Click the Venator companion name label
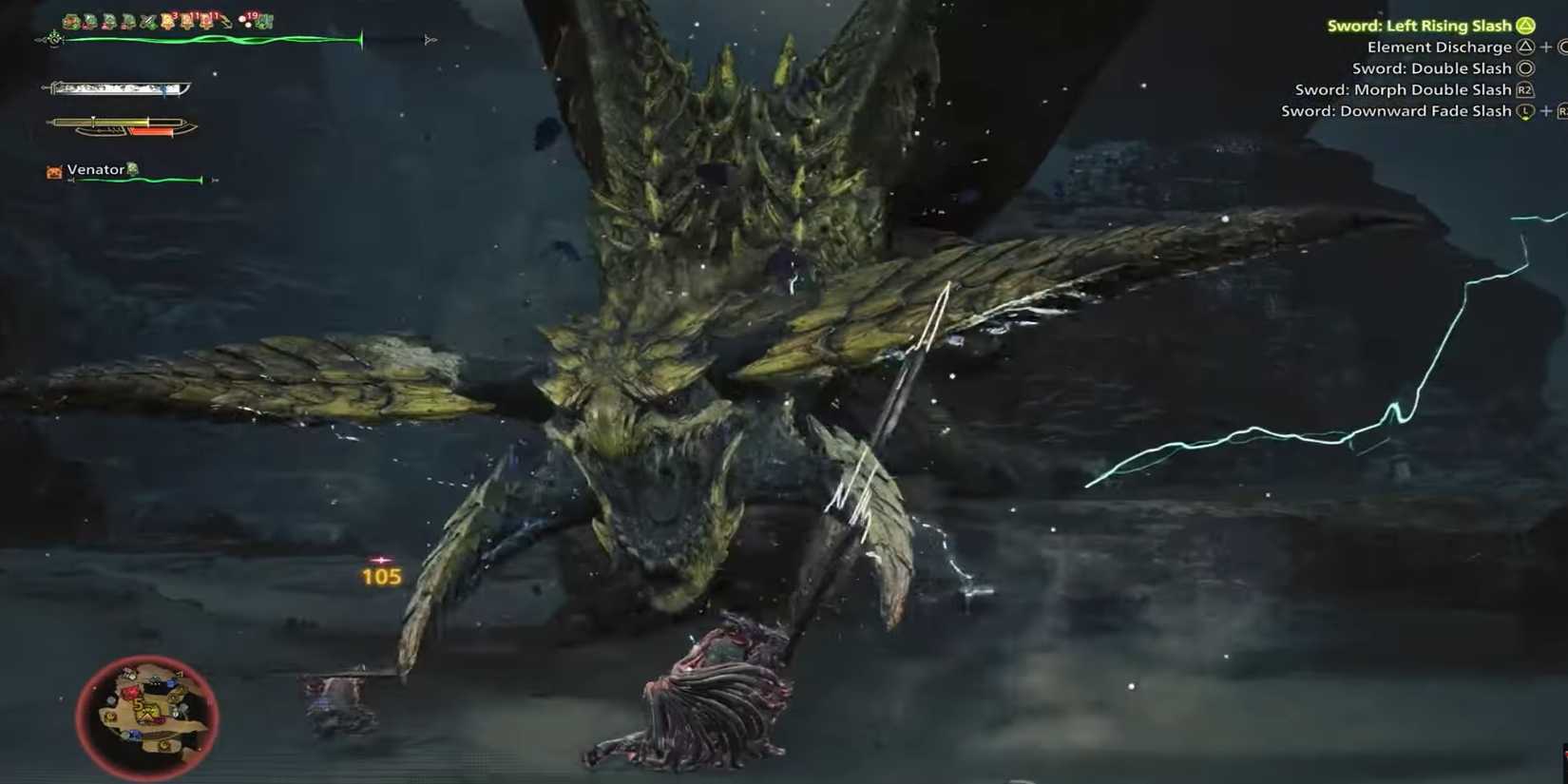The width and height of the screenshot is (1568, 784). click(x=93, y=169)
